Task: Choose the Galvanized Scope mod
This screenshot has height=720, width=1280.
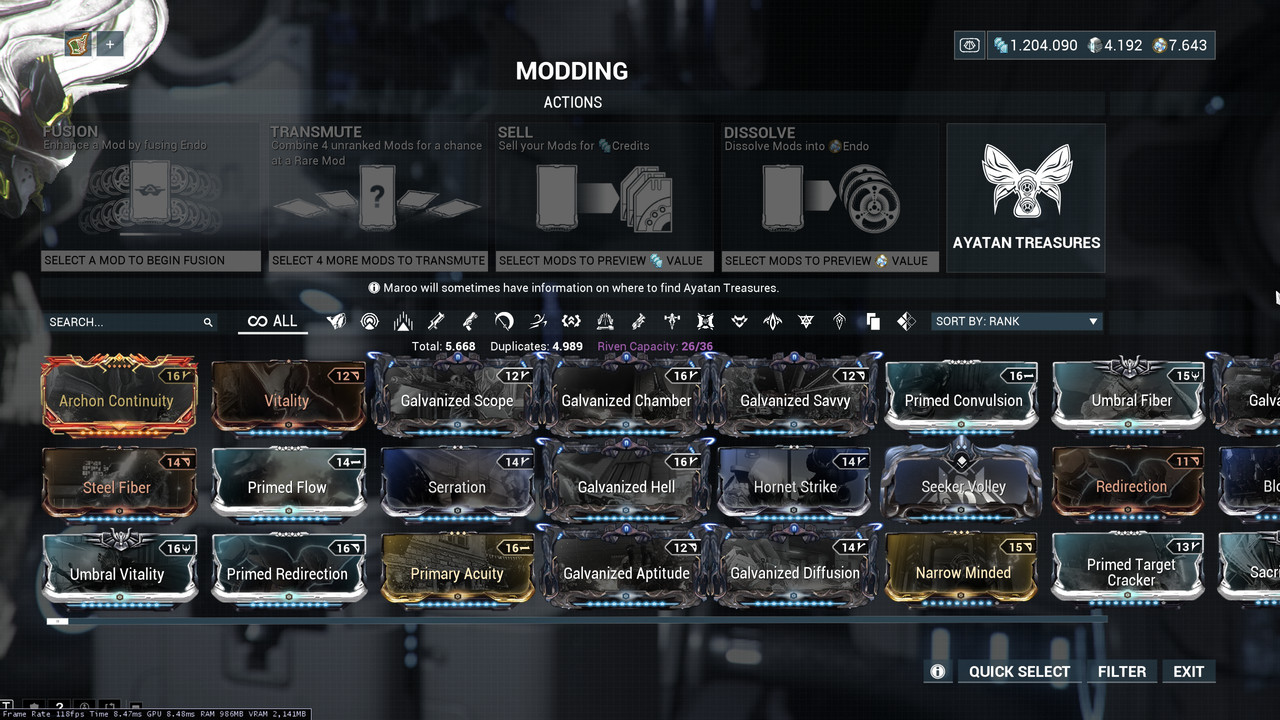Action: 457,398
